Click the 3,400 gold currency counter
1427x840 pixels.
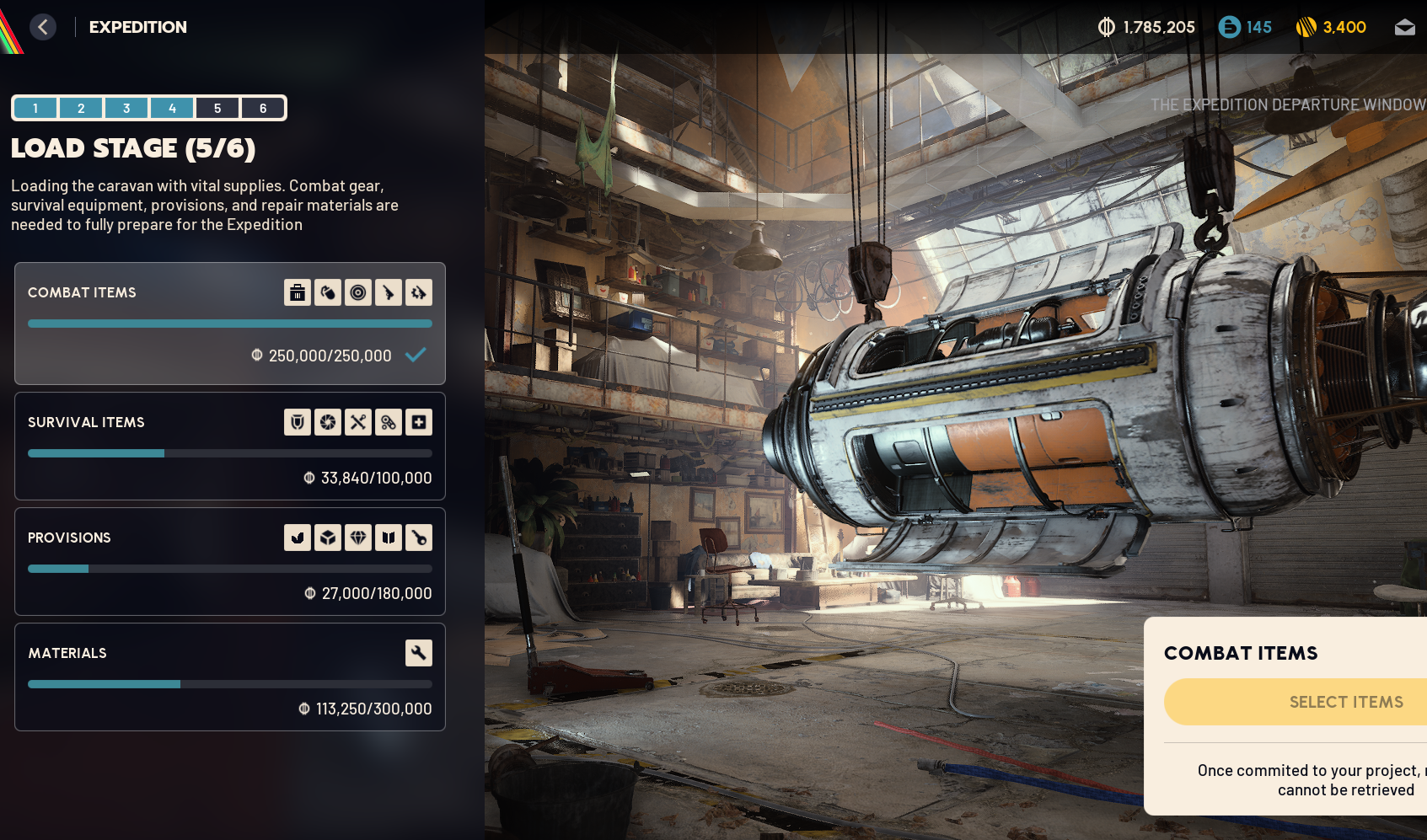[1332, 27]
